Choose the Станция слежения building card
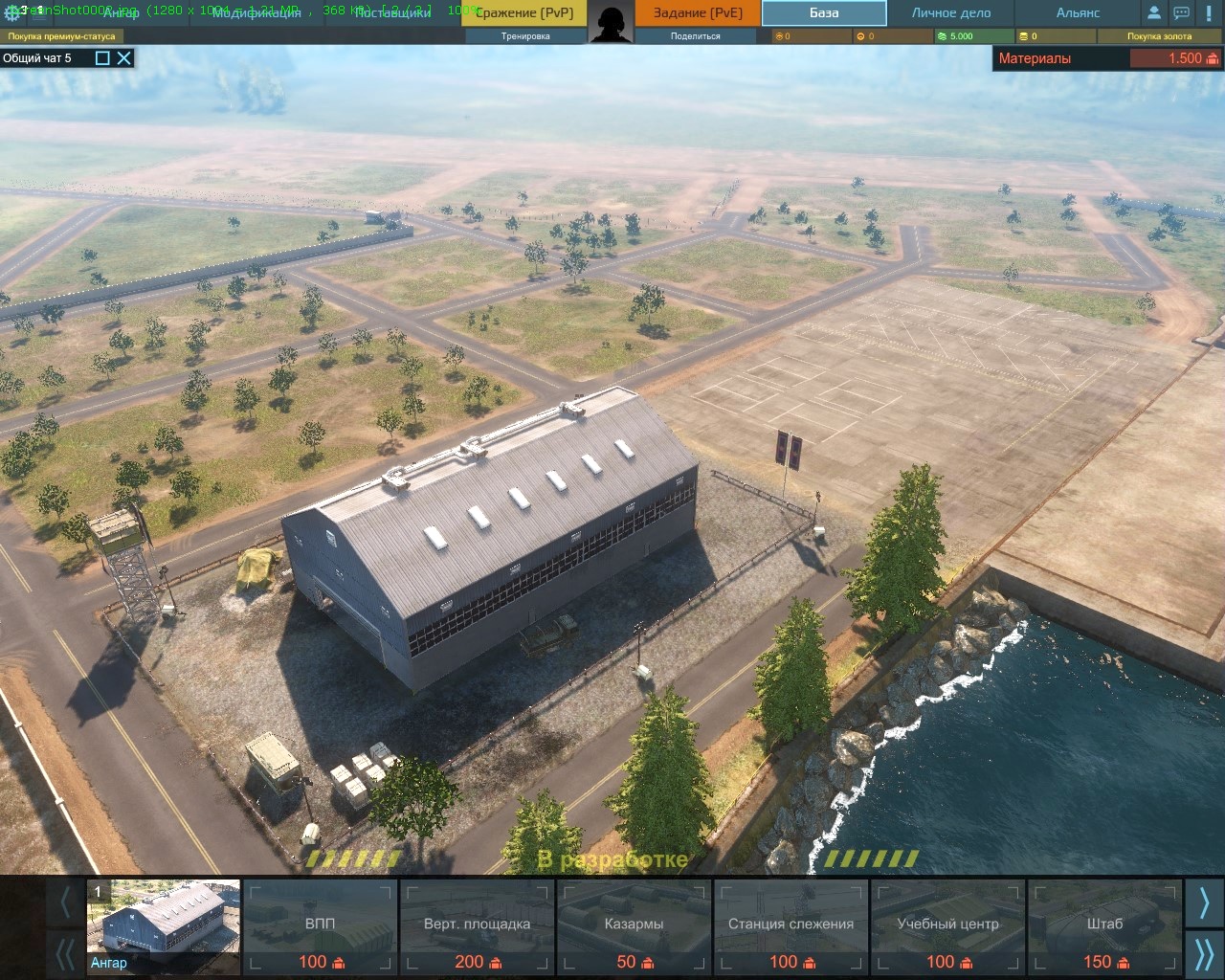 [791, 926]
